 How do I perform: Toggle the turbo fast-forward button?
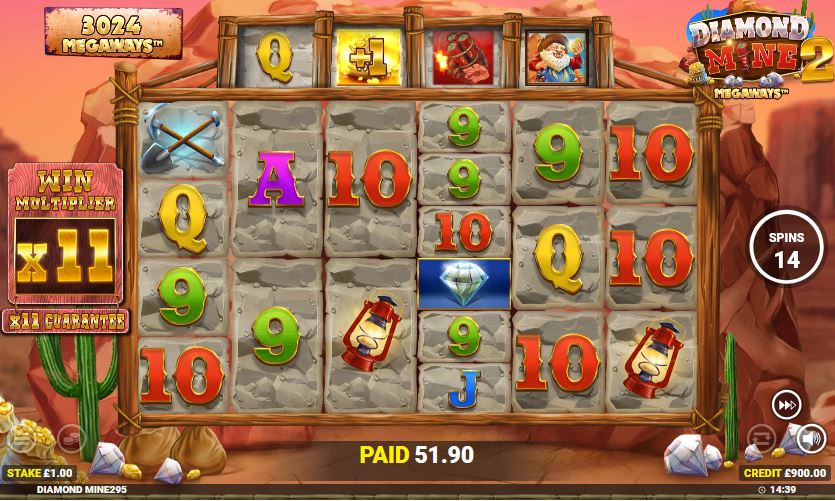[786, 405]
